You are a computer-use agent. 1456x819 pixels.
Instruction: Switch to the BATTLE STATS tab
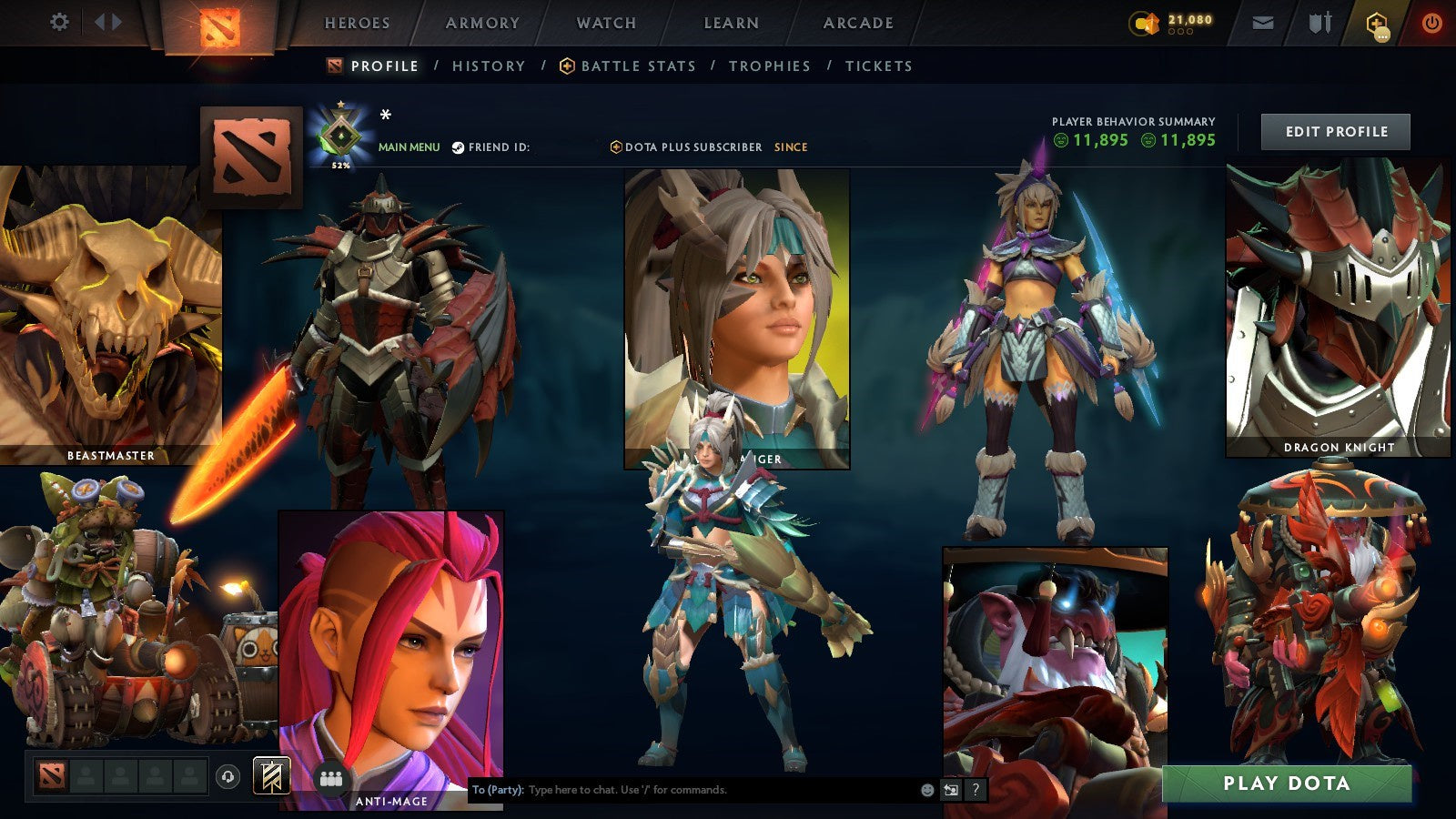638,66
